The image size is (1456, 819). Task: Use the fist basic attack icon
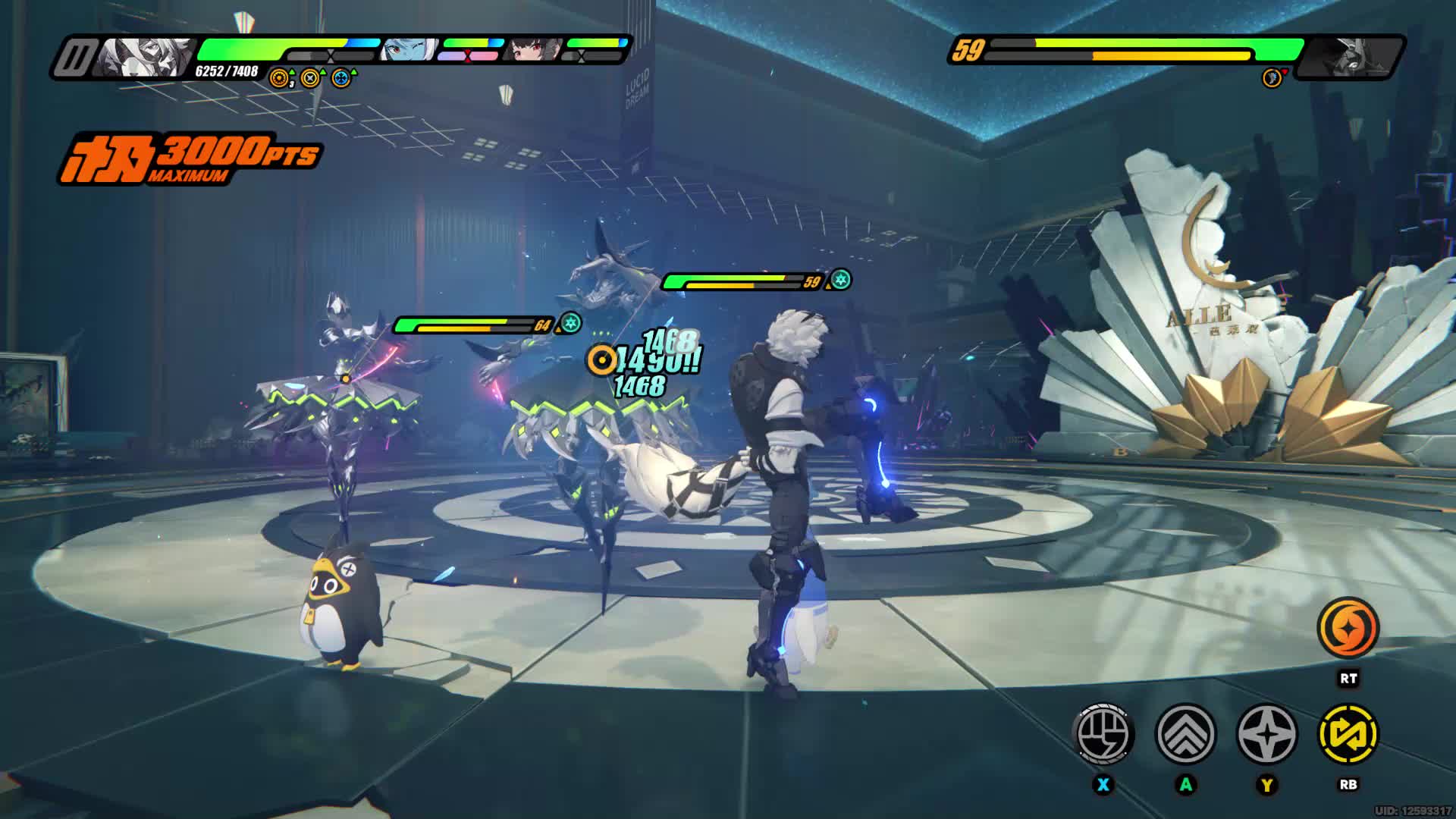click(1104, 734)
